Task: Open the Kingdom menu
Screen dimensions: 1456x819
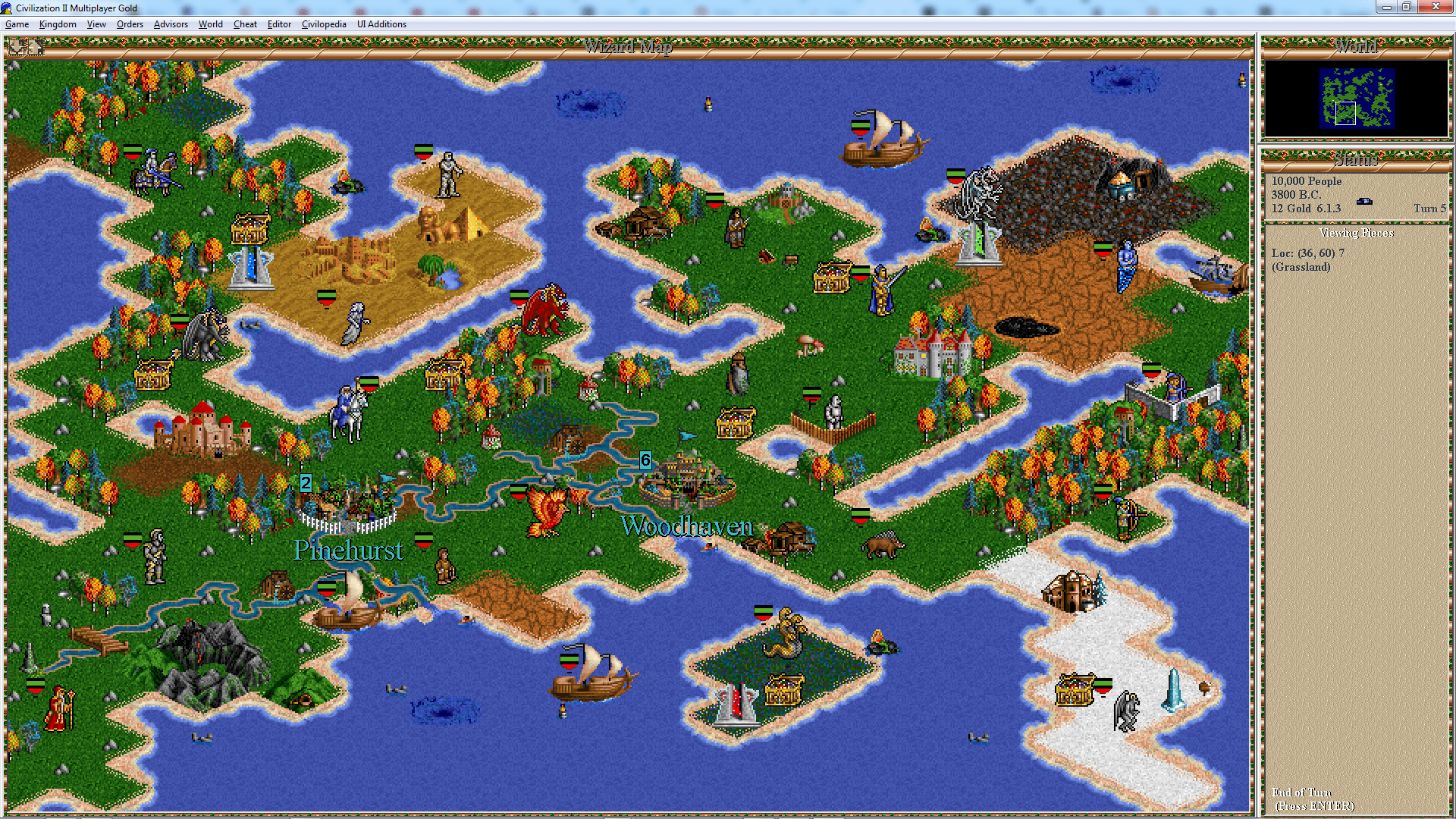Action: point(58,24)
